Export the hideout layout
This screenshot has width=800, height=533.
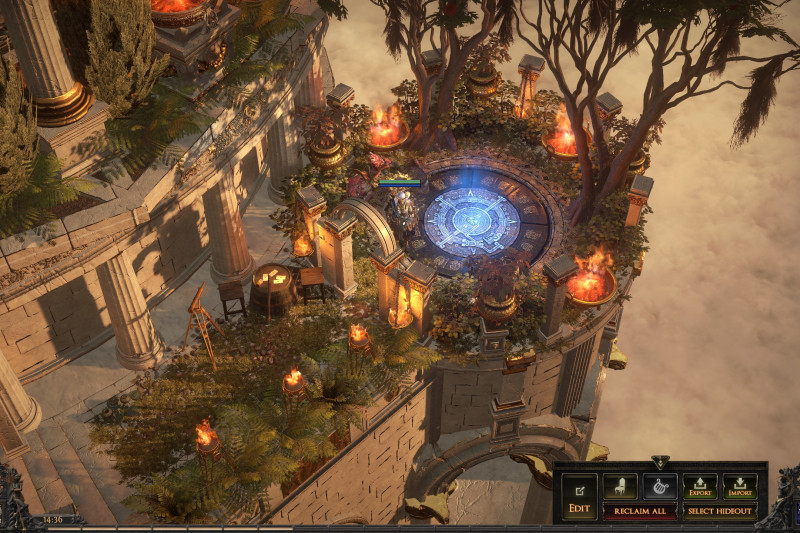coord(700,486)
